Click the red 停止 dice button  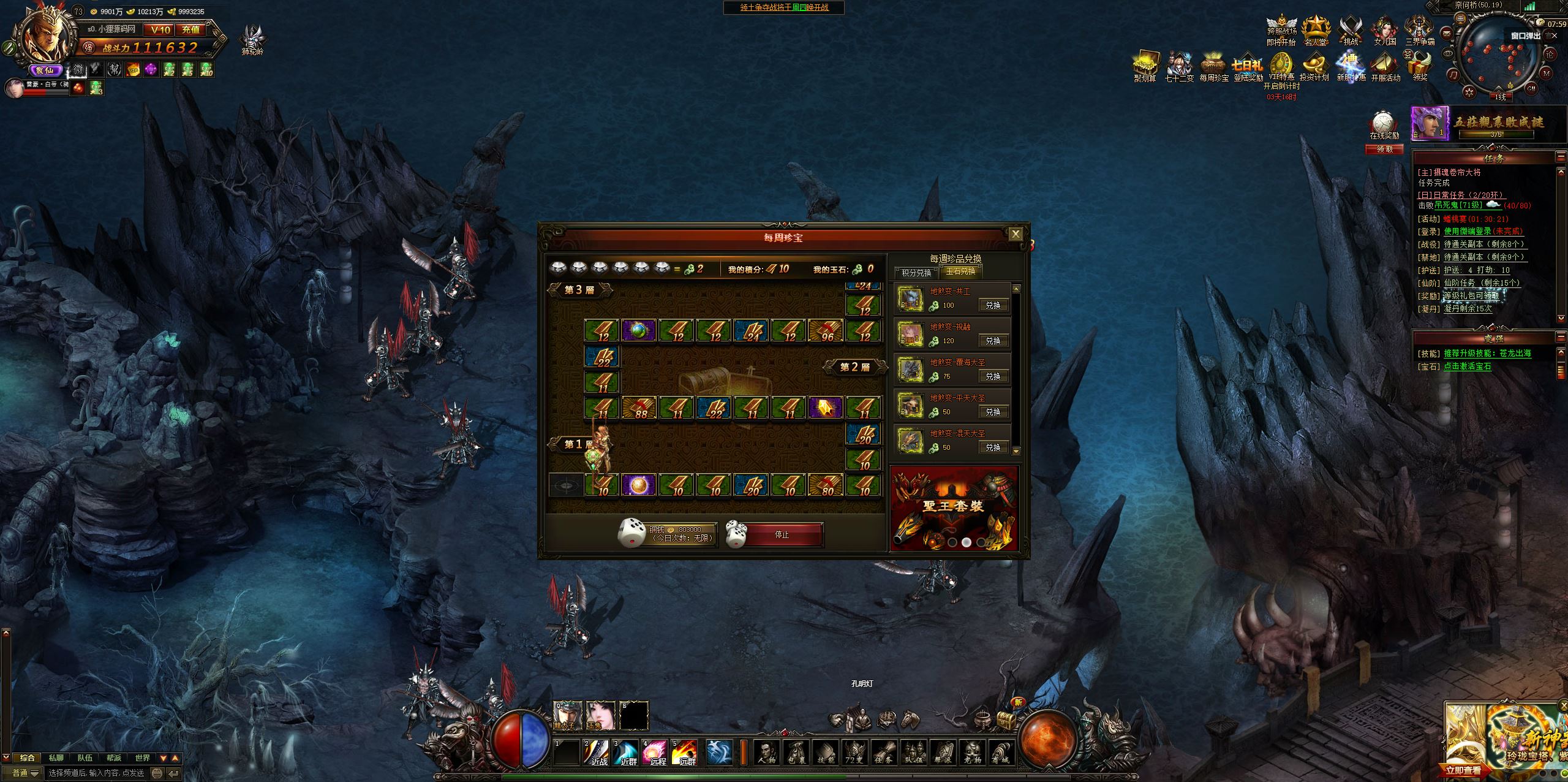(782, 534)
